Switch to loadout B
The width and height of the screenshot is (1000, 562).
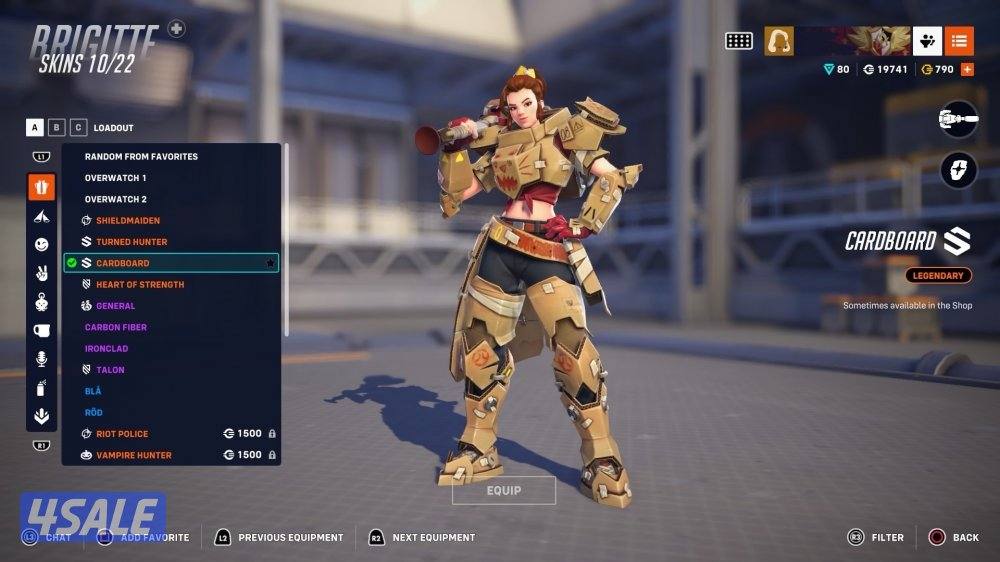pyautogui.click(x=56, y=127)
